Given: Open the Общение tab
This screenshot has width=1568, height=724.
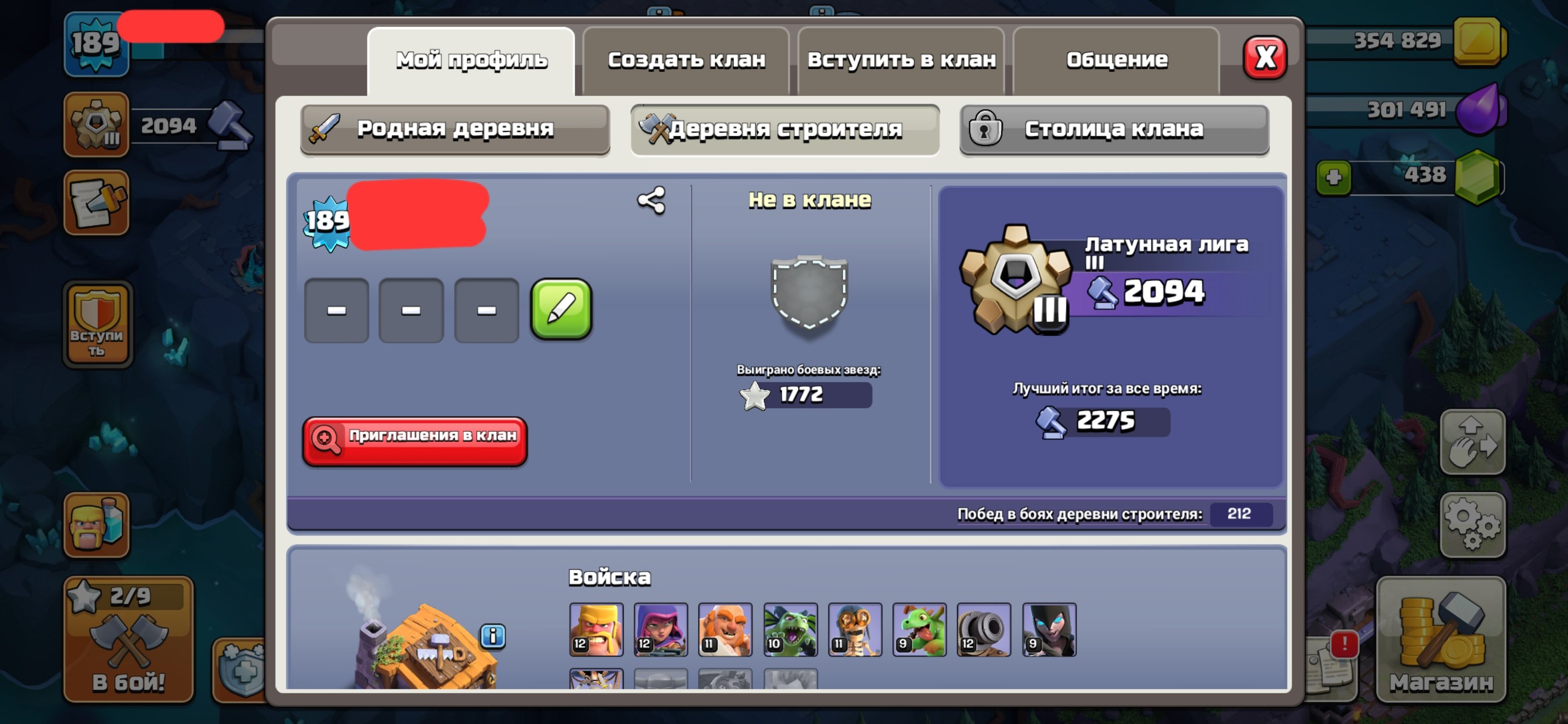Looking at the screenshot, I should pos(1116,59).
